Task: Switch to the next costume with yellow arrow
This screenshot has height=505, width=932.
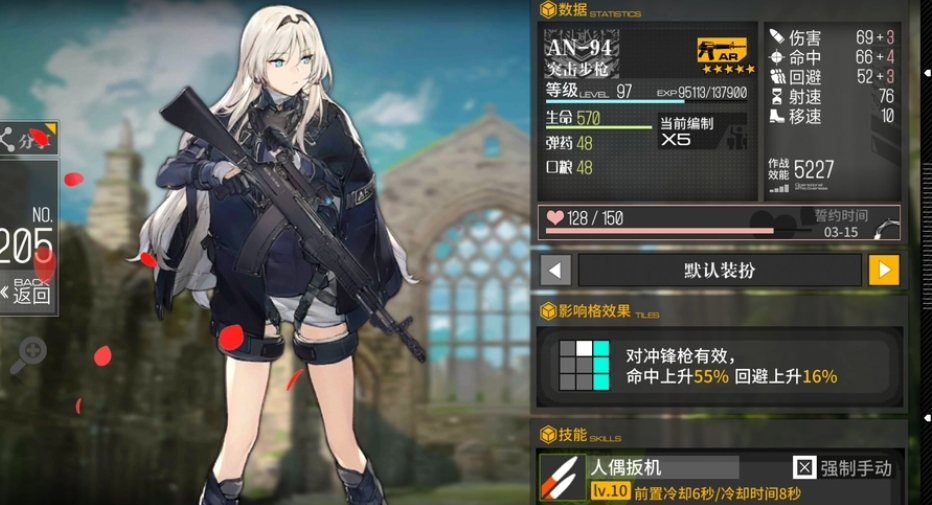Action: [883, 270]
